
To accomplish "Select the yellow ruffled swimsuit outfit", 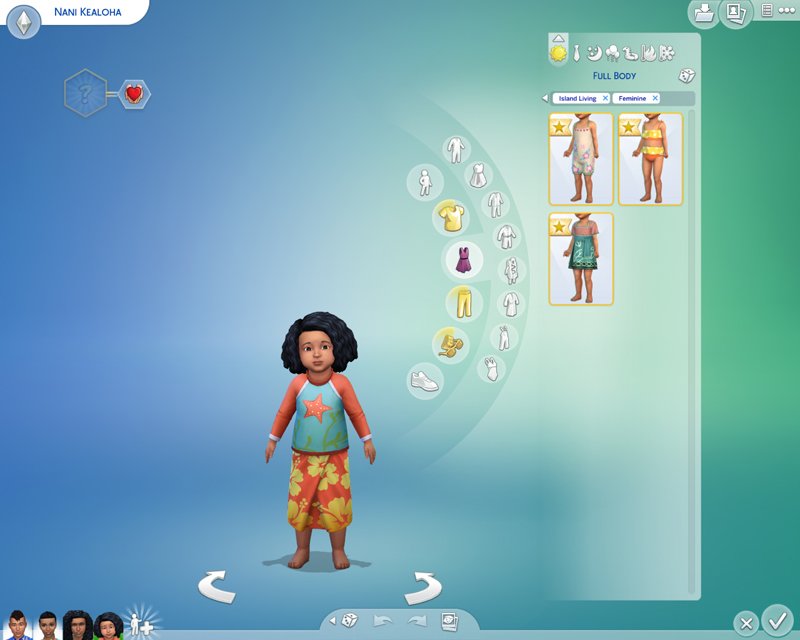I will pos(650,159).
